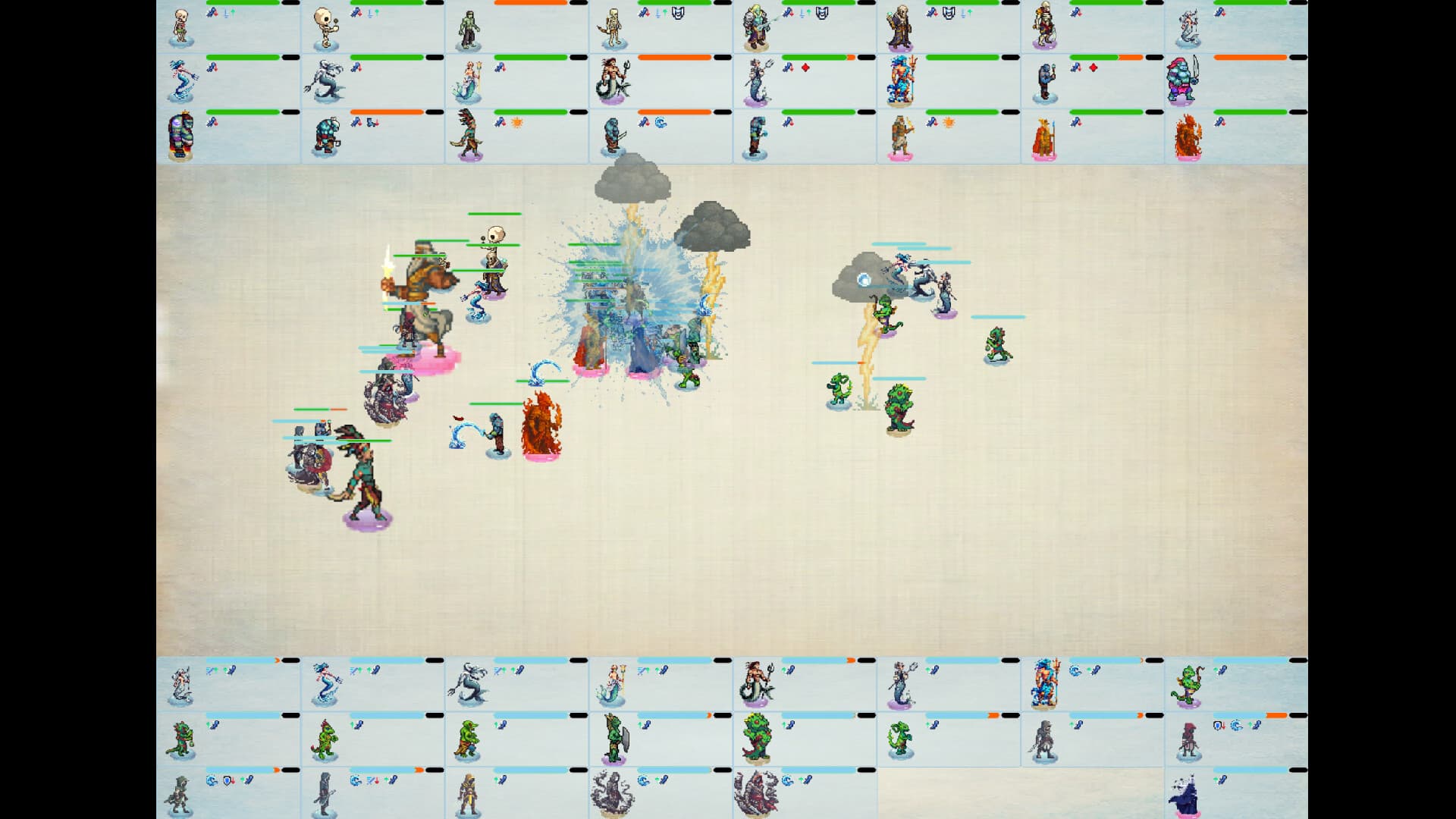
Task: Click the water swirl status icon on the blue troll card
Action: point(662,123)
